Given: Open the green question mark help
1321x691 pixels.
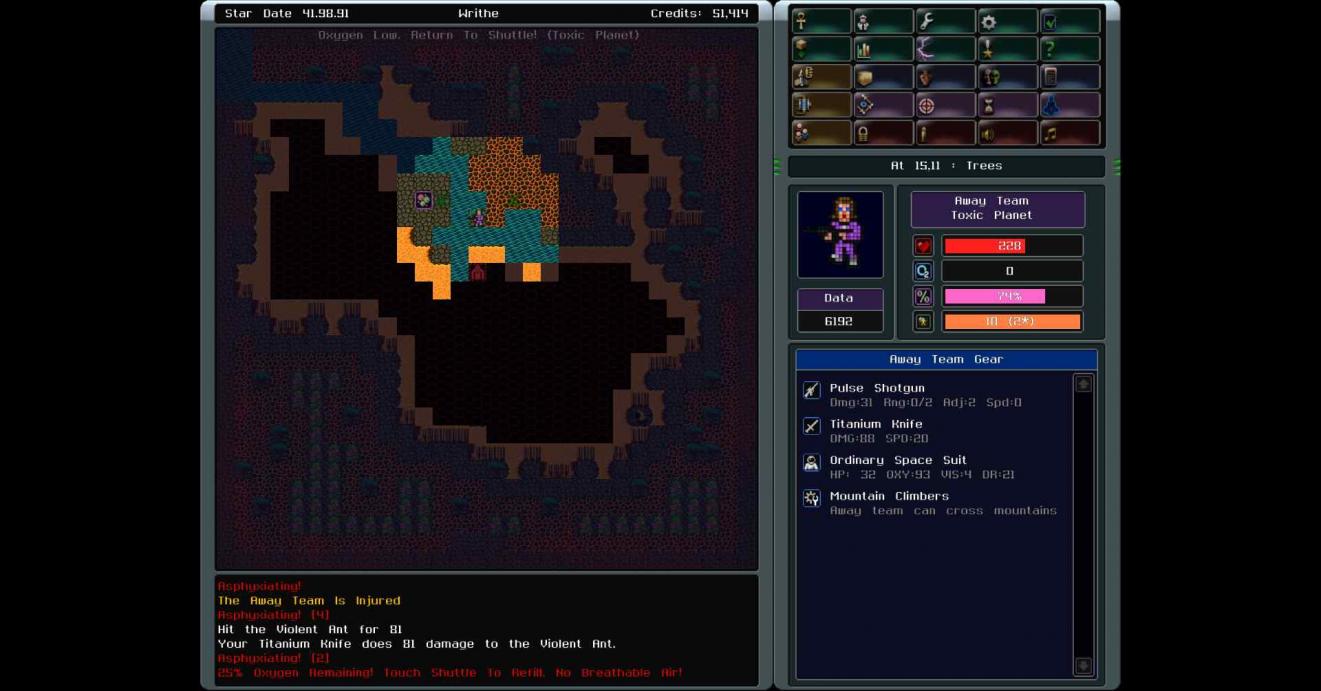Looking at the screenshot, I should point(1069,49).
